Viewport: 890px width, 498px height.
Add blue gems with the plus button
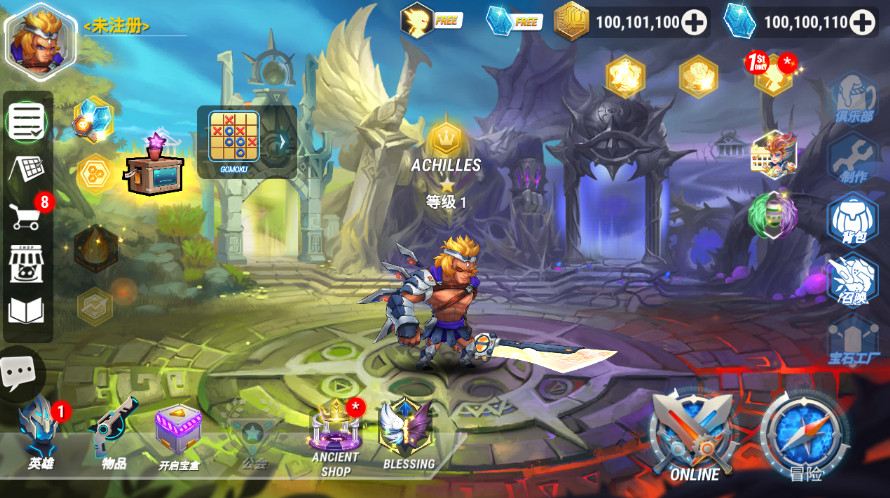862,21
